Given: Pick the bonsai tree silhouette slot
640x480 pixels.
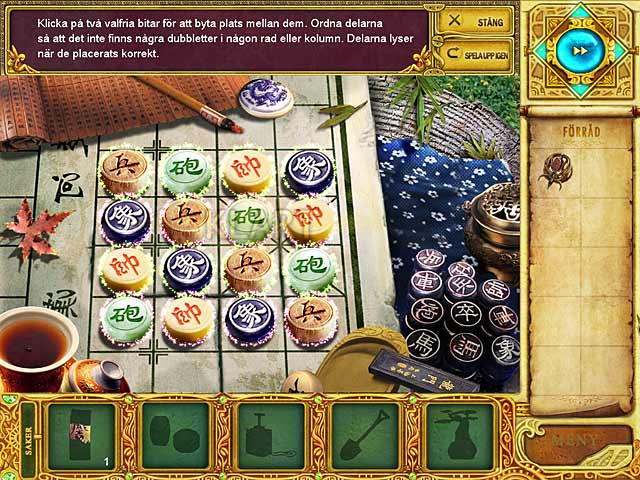Looking at the screenshot, I should click(x=459, y=437).
